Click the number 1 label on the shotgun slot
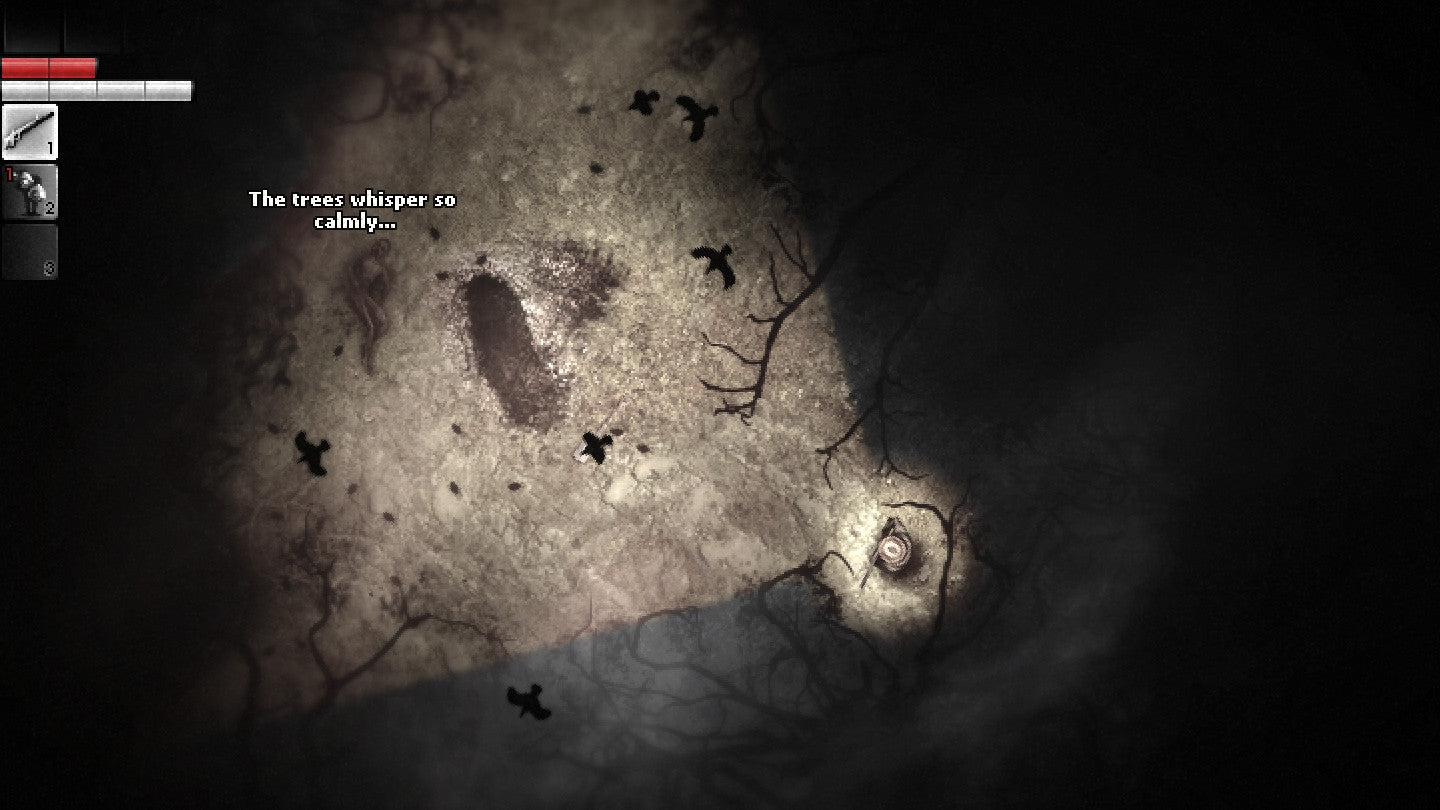 tap(50, 148)
